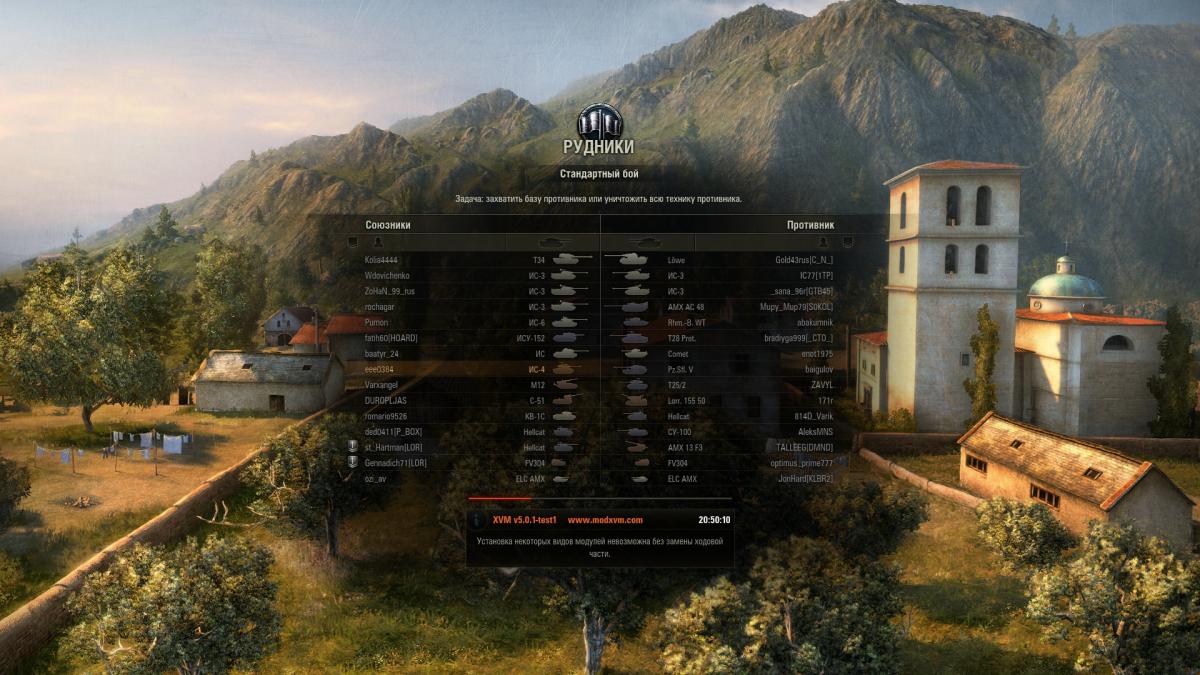Select enemy bradiyga999[_CTO_] row

[x=798, y=338]
